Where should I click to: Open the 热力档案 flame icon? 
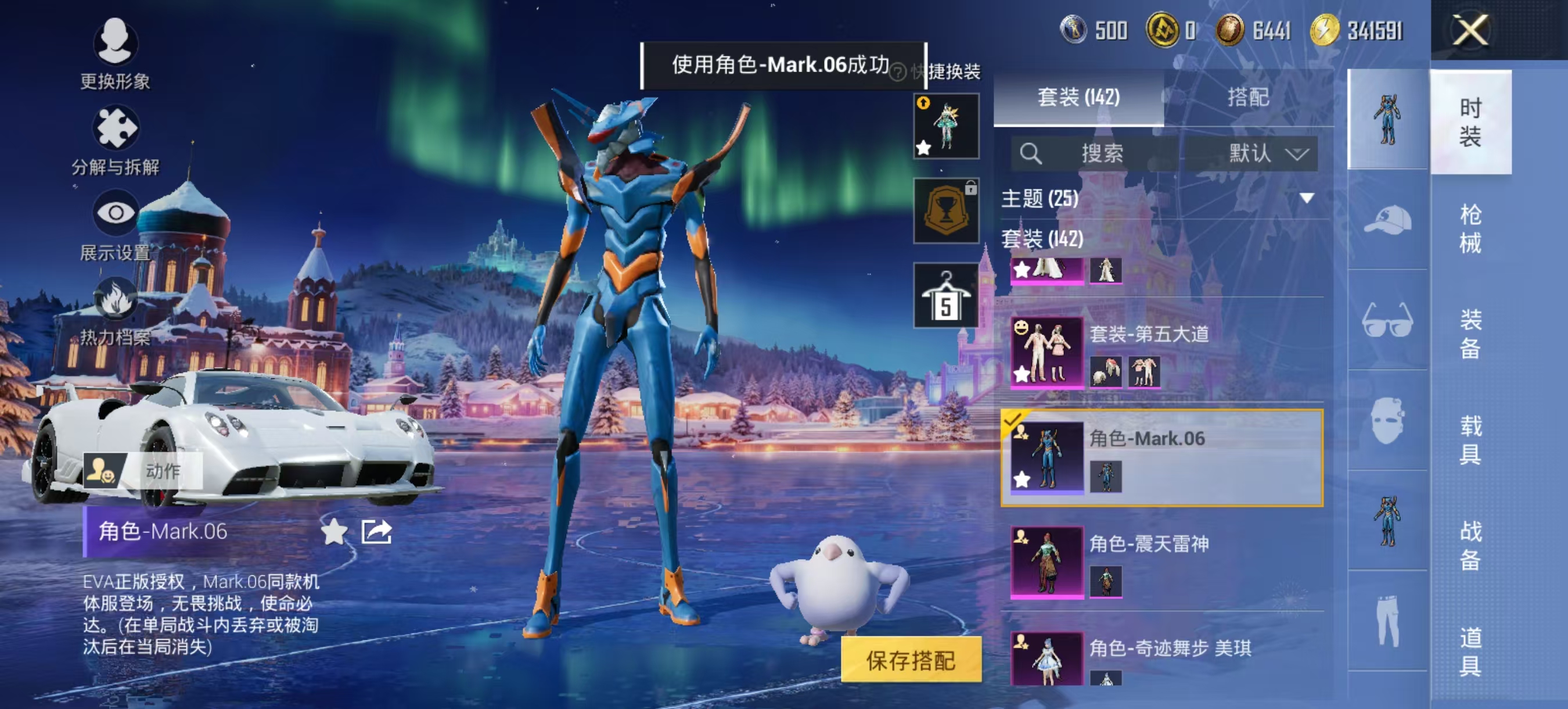click(x=116, y=299)
